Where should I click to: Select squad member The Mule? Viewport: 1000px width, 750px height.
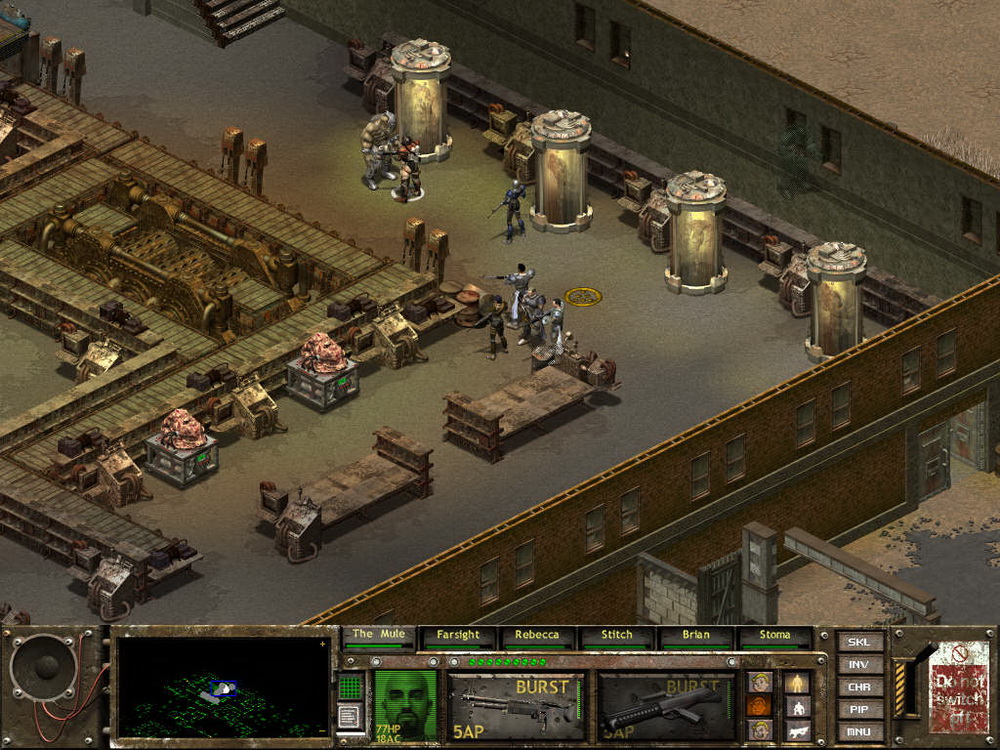pyautogui.click(x=377, y=635)
